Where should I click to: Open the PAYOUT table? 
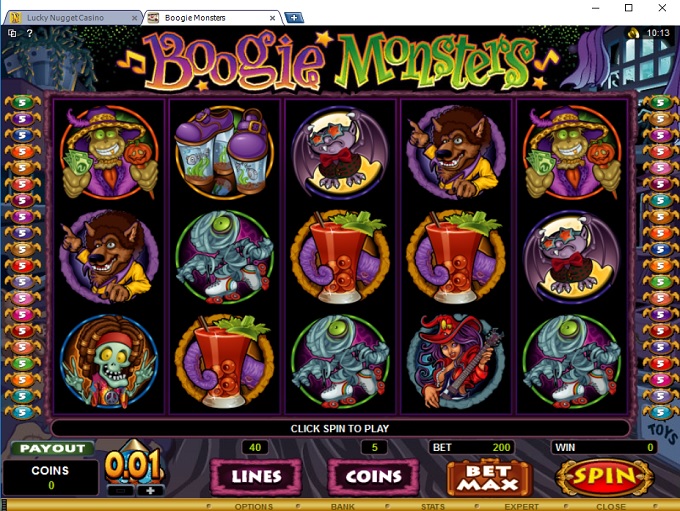50,449
